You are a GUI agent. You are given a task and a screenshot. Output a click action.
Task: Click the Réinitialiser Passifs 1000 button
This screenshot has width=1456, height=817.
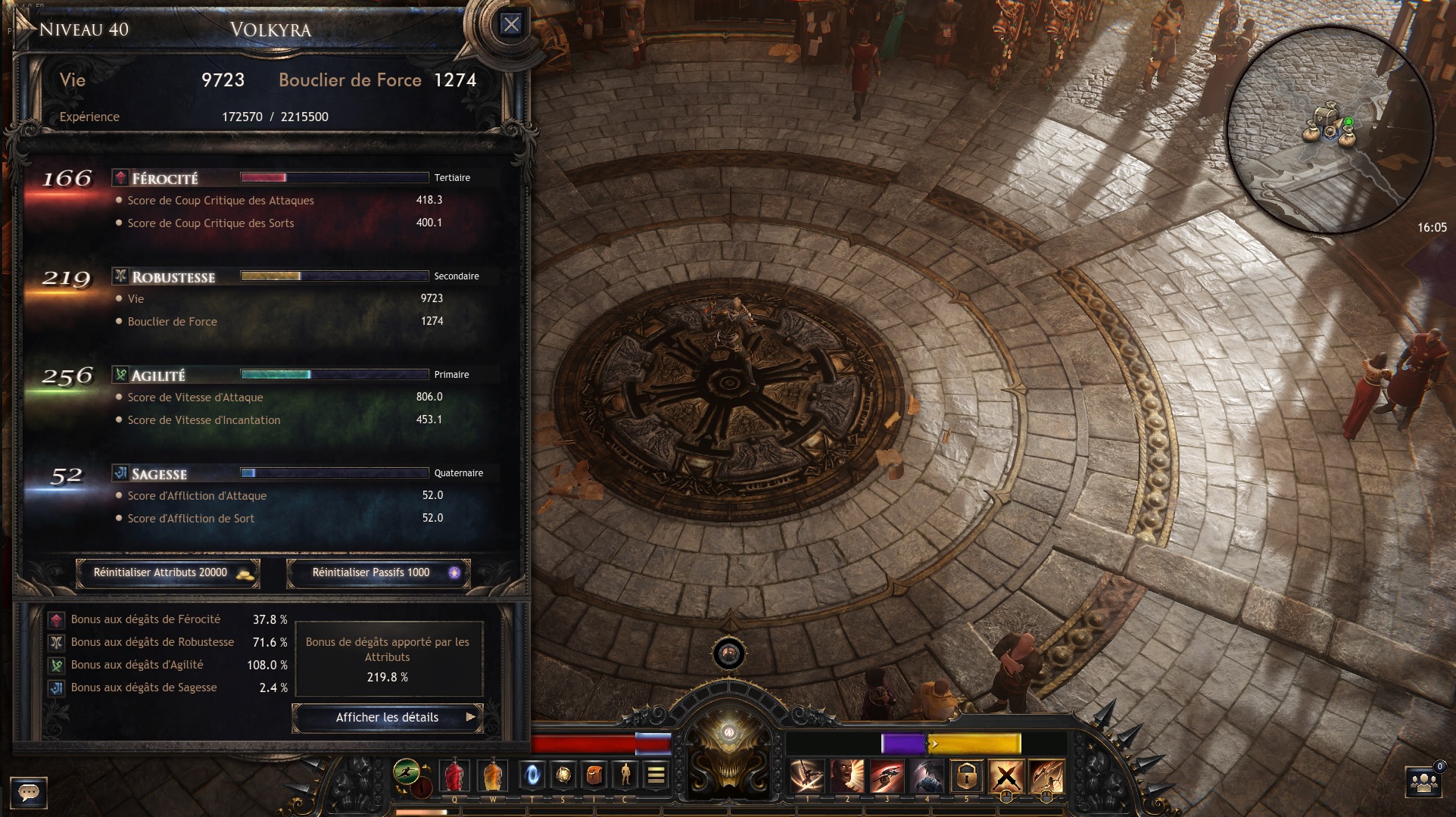pyautogui.click(x=377, y=573)
